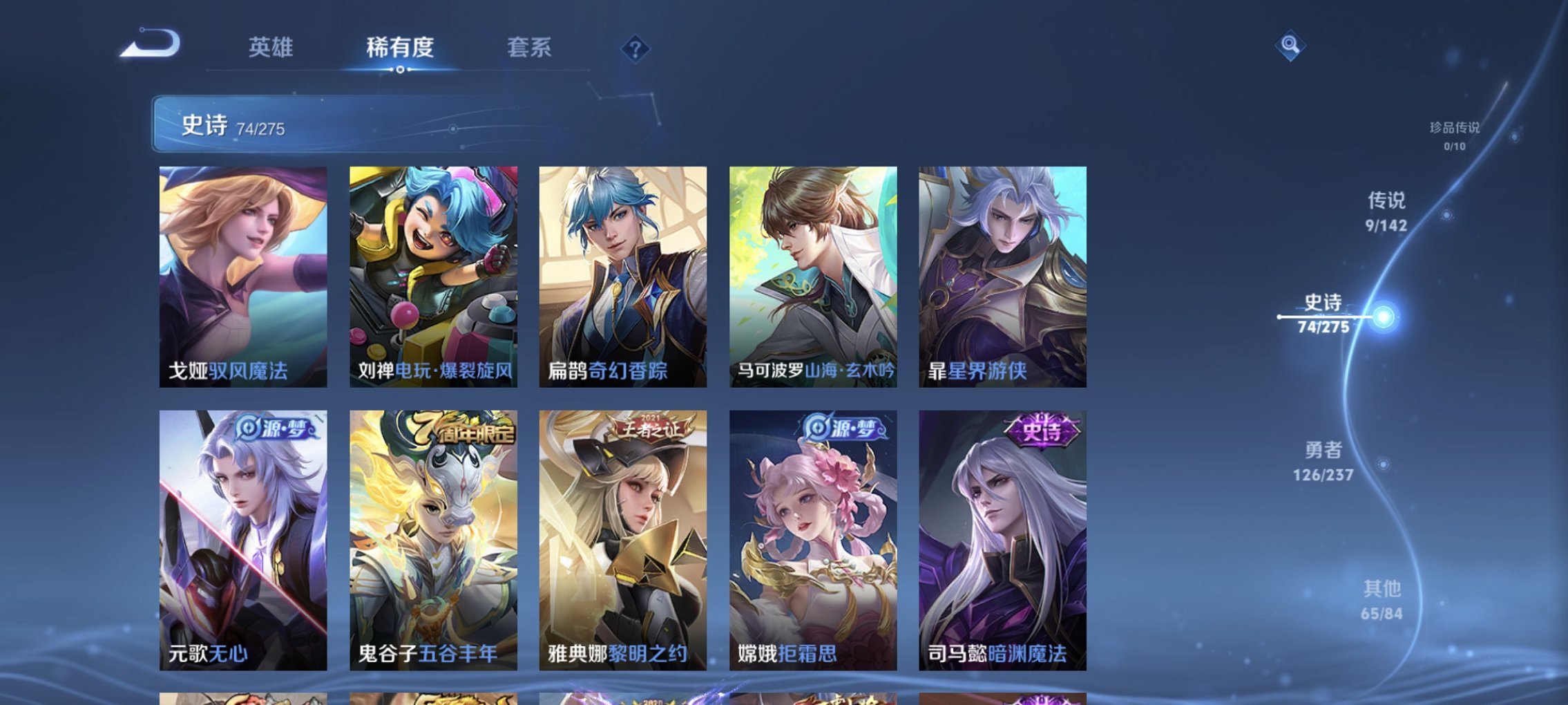
Task: Click the help question mark icon
Action: 635,47
